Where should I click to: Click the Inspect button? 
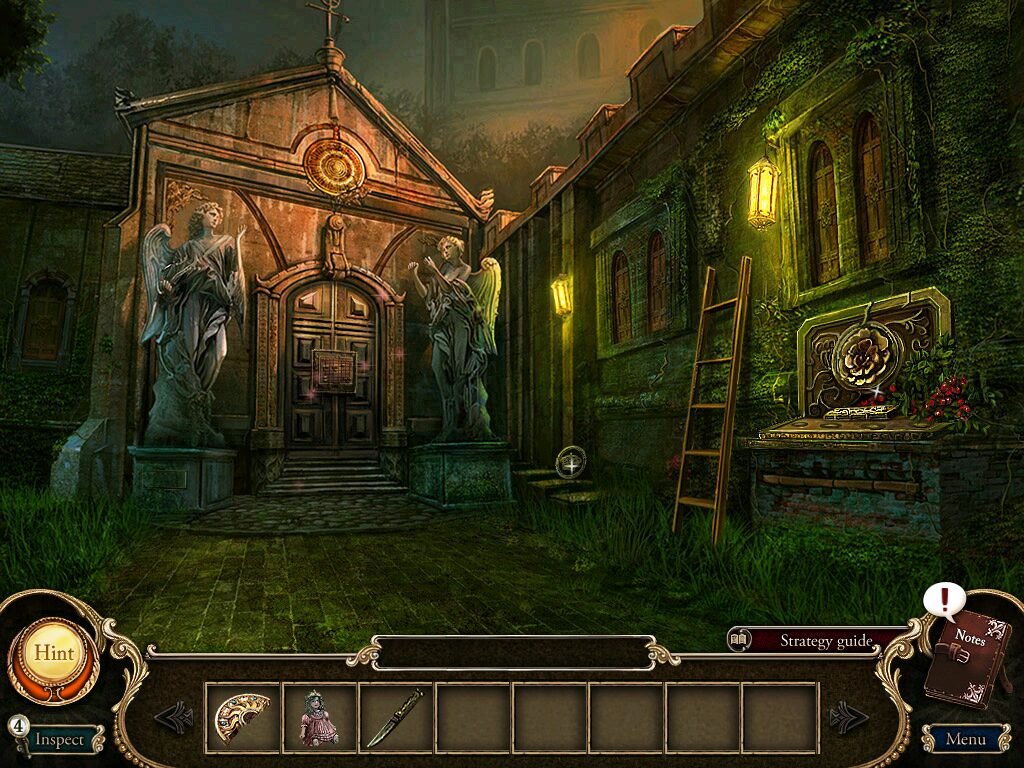60,740
